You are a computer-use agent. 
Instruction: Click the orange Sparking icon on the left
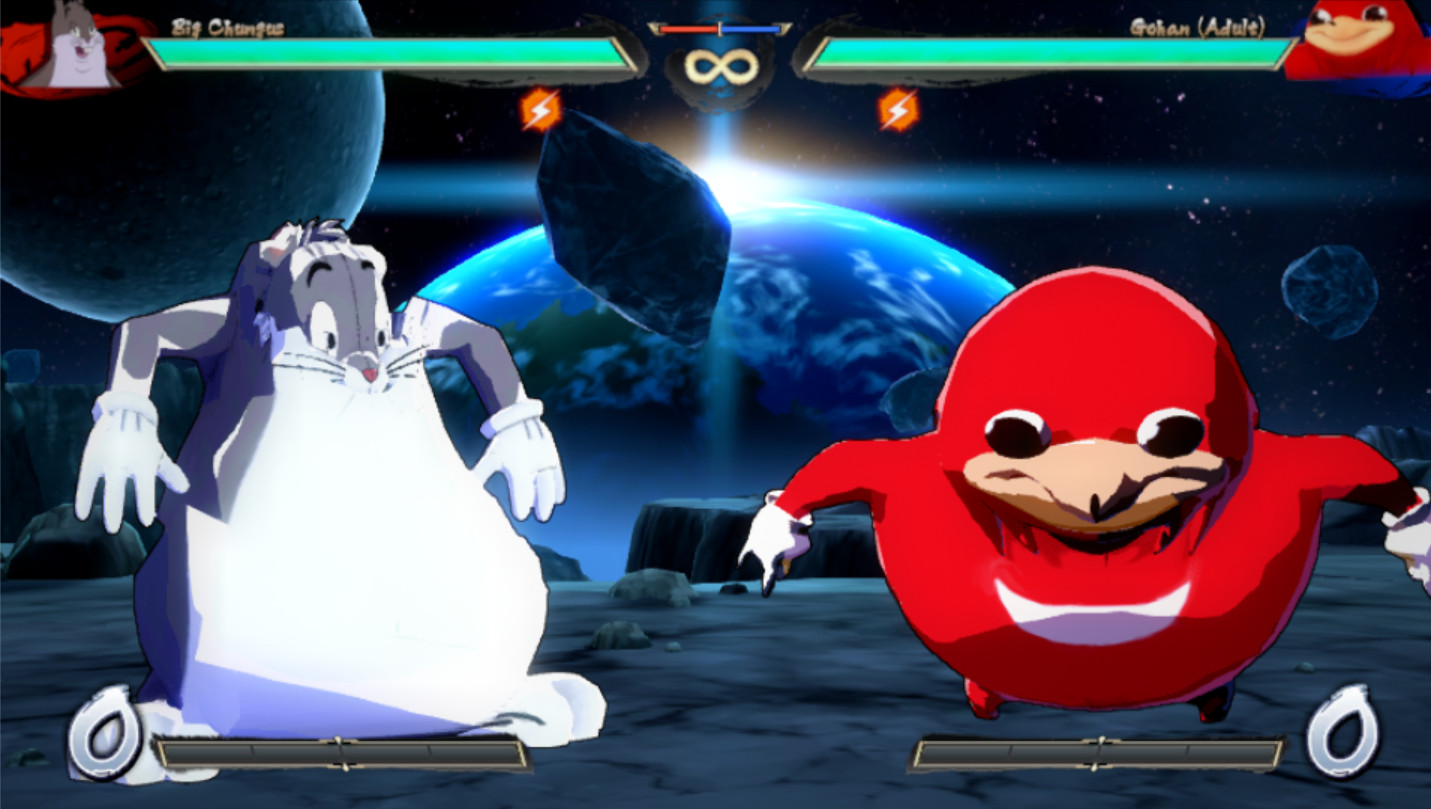pyautogui.click(x=541, y=110)
